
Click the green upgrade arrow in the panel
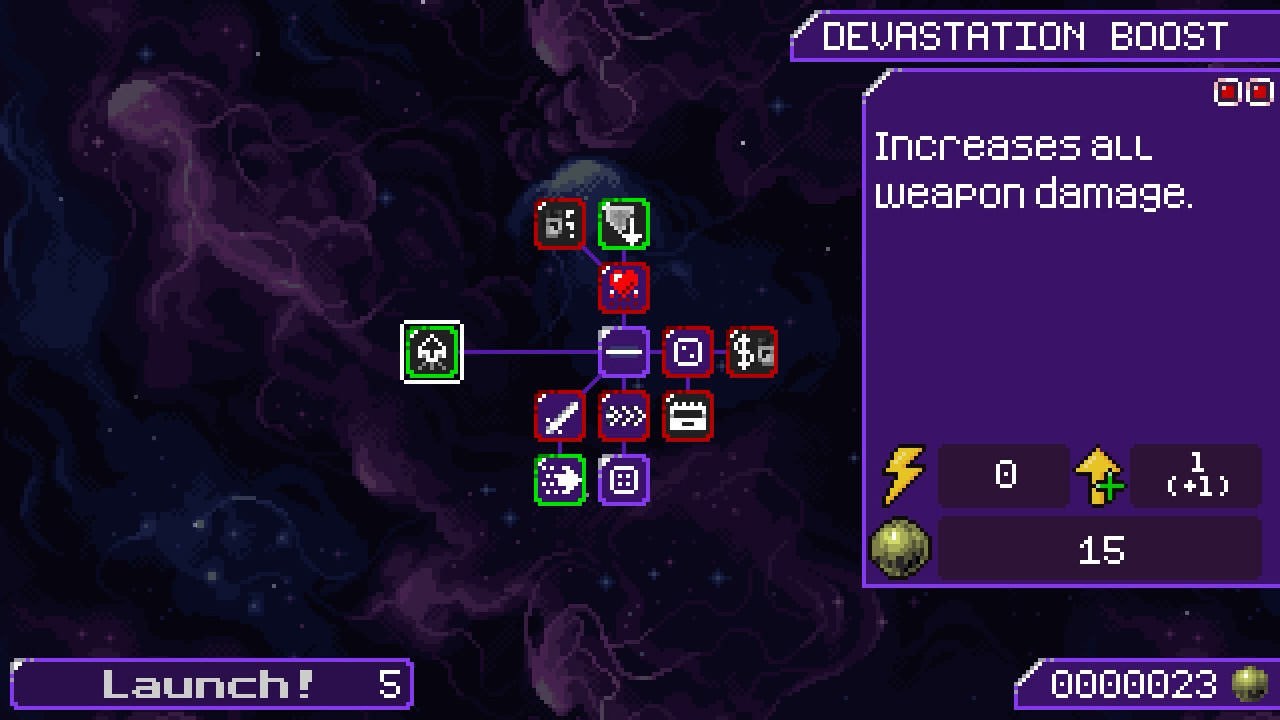[x=1098, y=476]
